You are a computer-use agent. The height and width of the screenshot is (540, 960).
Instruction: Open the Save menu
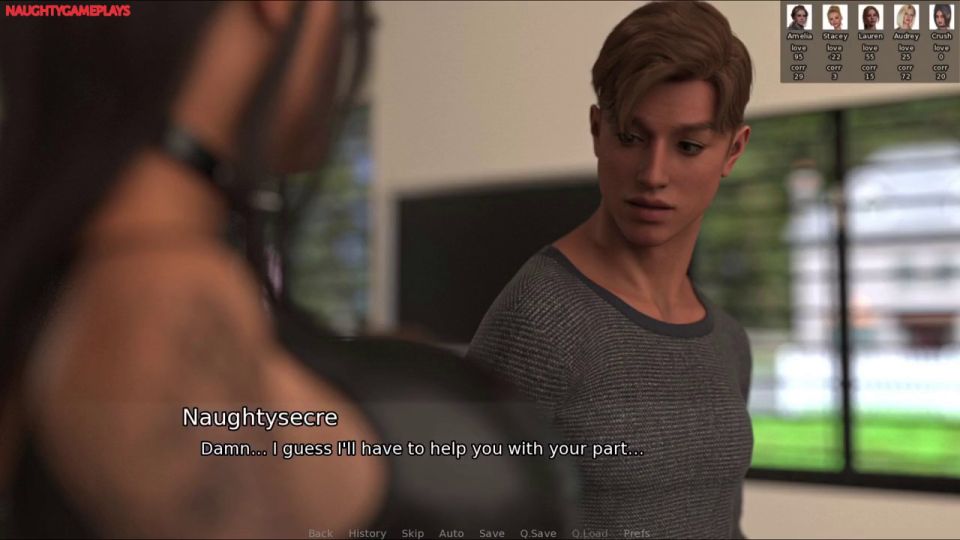(x=491, y=533)
